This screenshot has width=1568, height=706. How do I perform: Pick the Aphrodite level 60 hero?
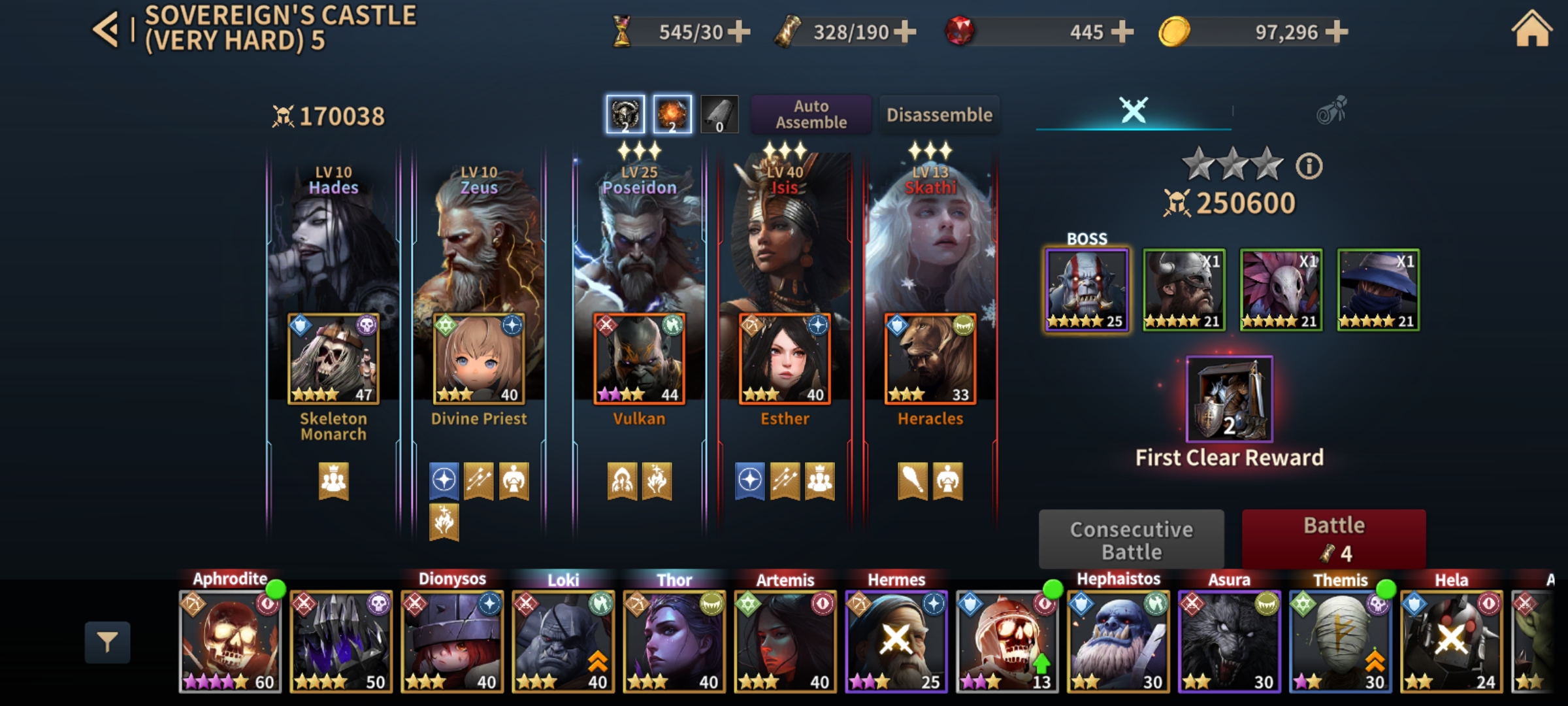pos(230,641)
